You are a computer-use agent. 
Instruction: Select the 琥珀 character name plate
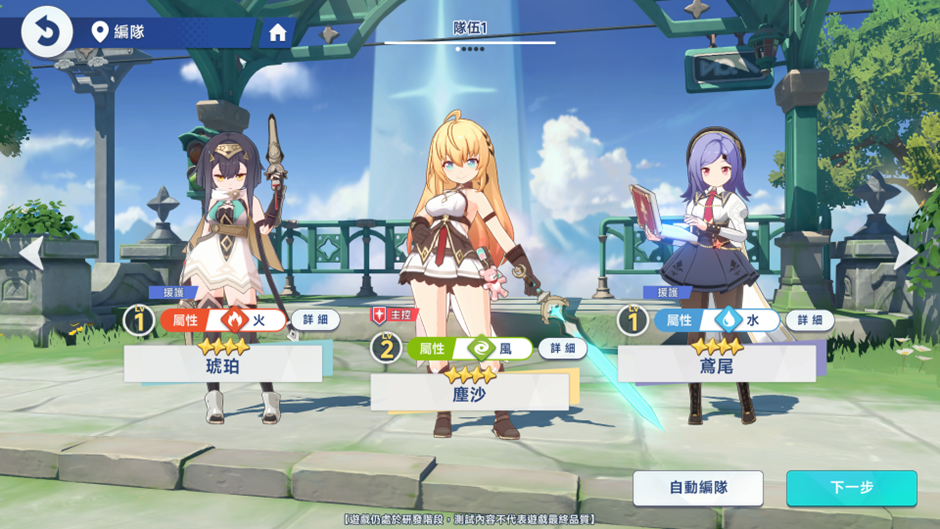[223, 364]
